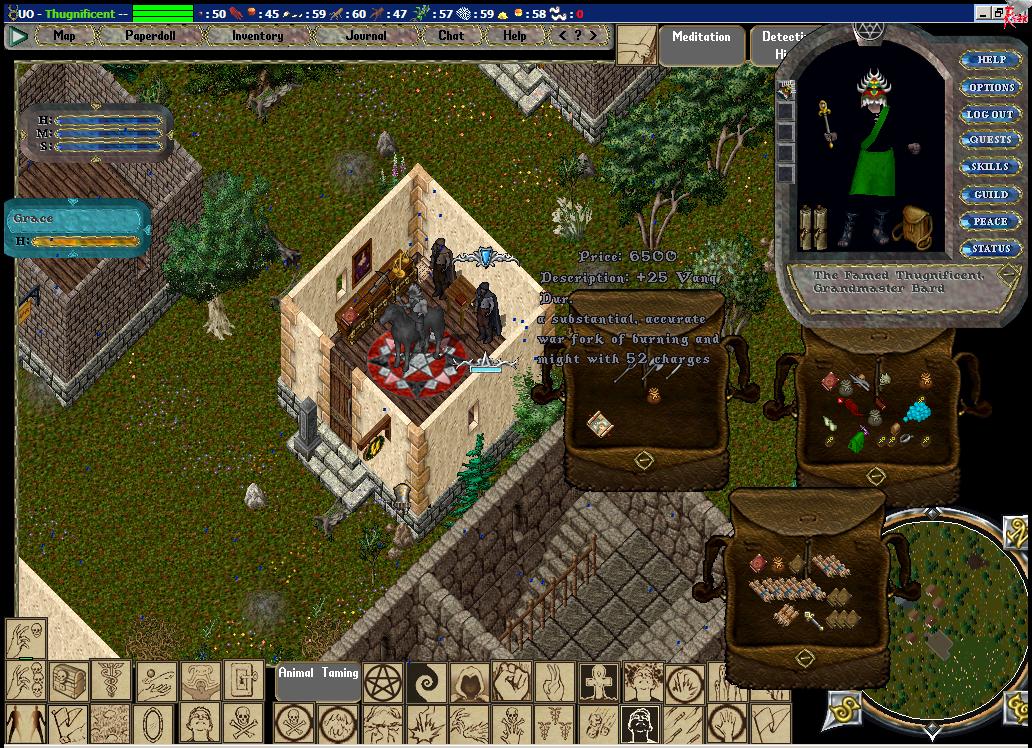Open the Journal menu

[366, 36]
